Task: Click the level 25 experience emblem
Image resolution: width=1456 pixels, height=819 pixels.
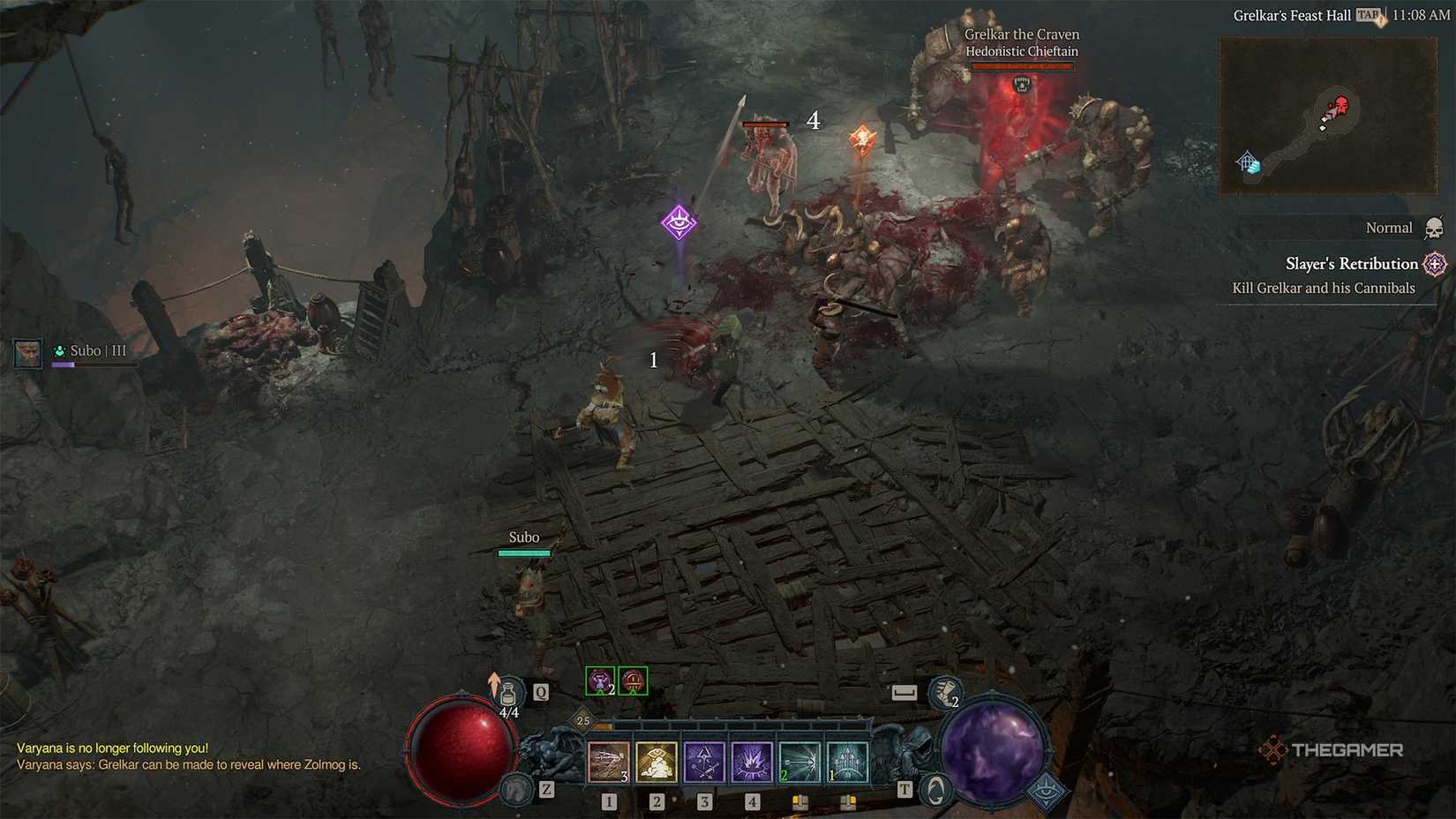Action: [x=582, y=721]
